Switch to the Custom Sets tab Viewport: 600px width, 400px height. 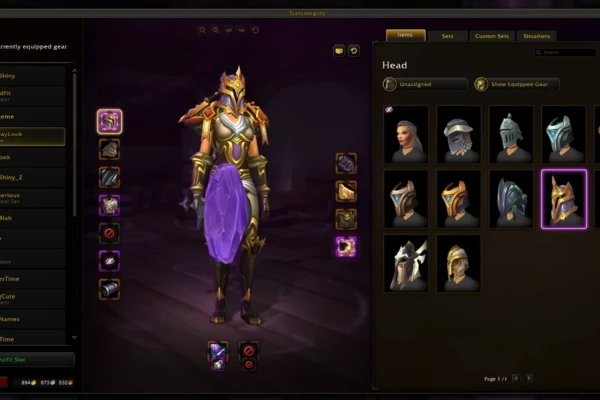point(491,36)
